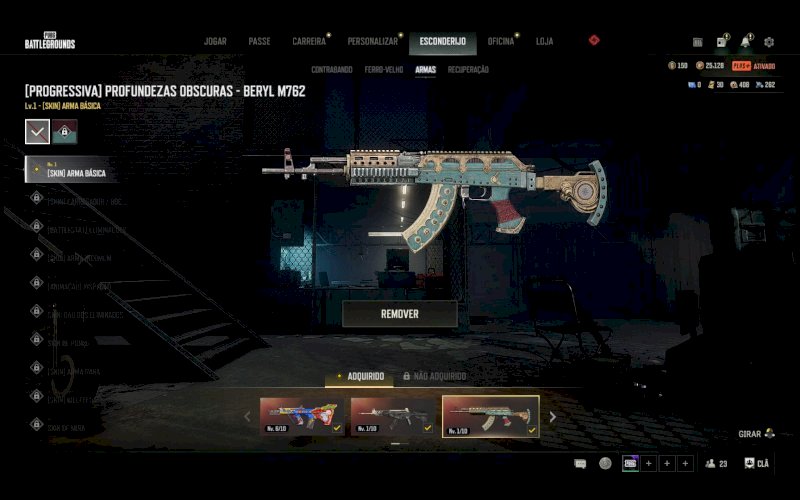
Task: Switch to the Ferro-Velho sub-tab
Action: pyautogui.click(x=383, y=70)
